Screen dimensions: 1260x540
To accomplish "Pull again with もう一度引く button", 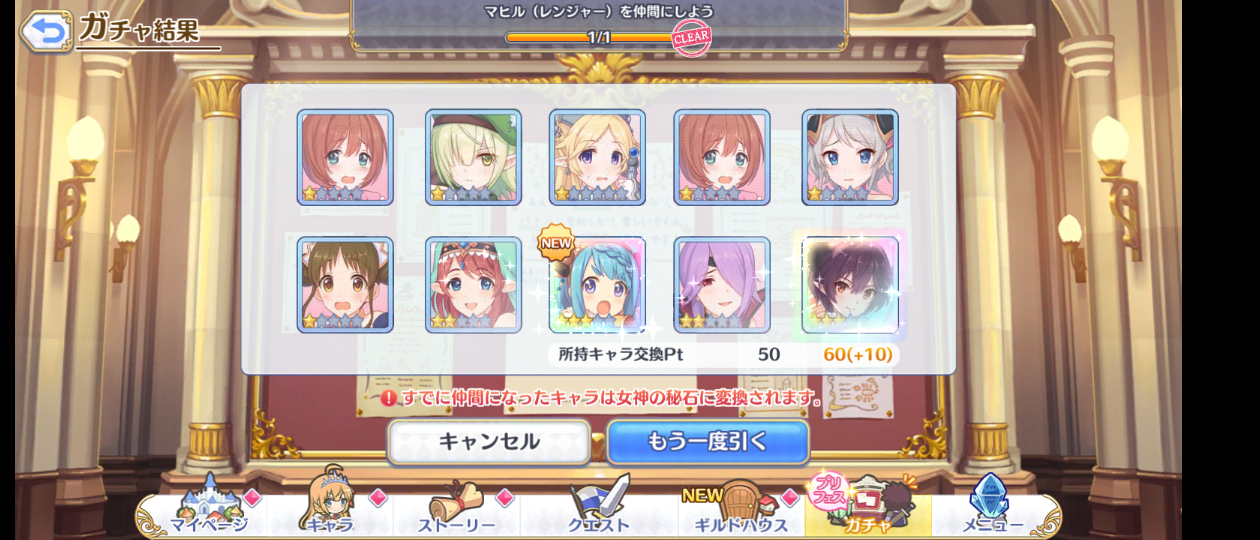I will [x=707, y=441].
